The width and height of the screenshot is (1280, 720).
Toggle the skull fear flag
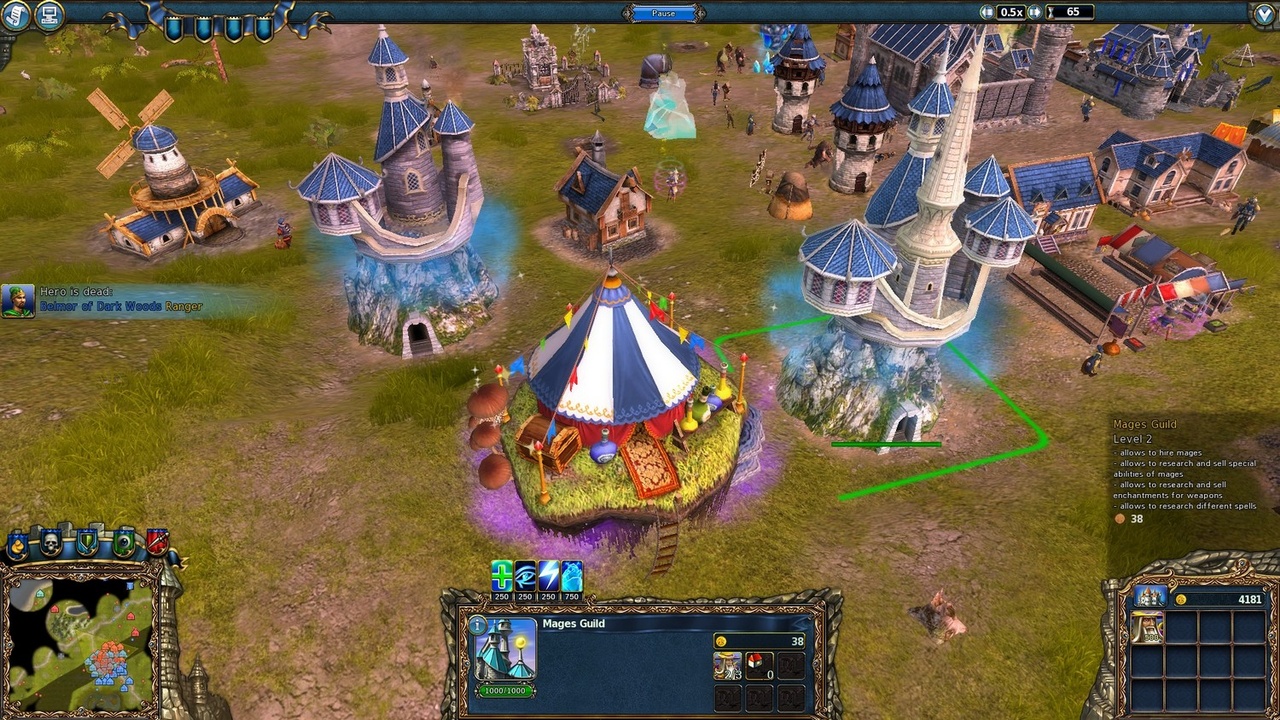[x=51, y=543]
